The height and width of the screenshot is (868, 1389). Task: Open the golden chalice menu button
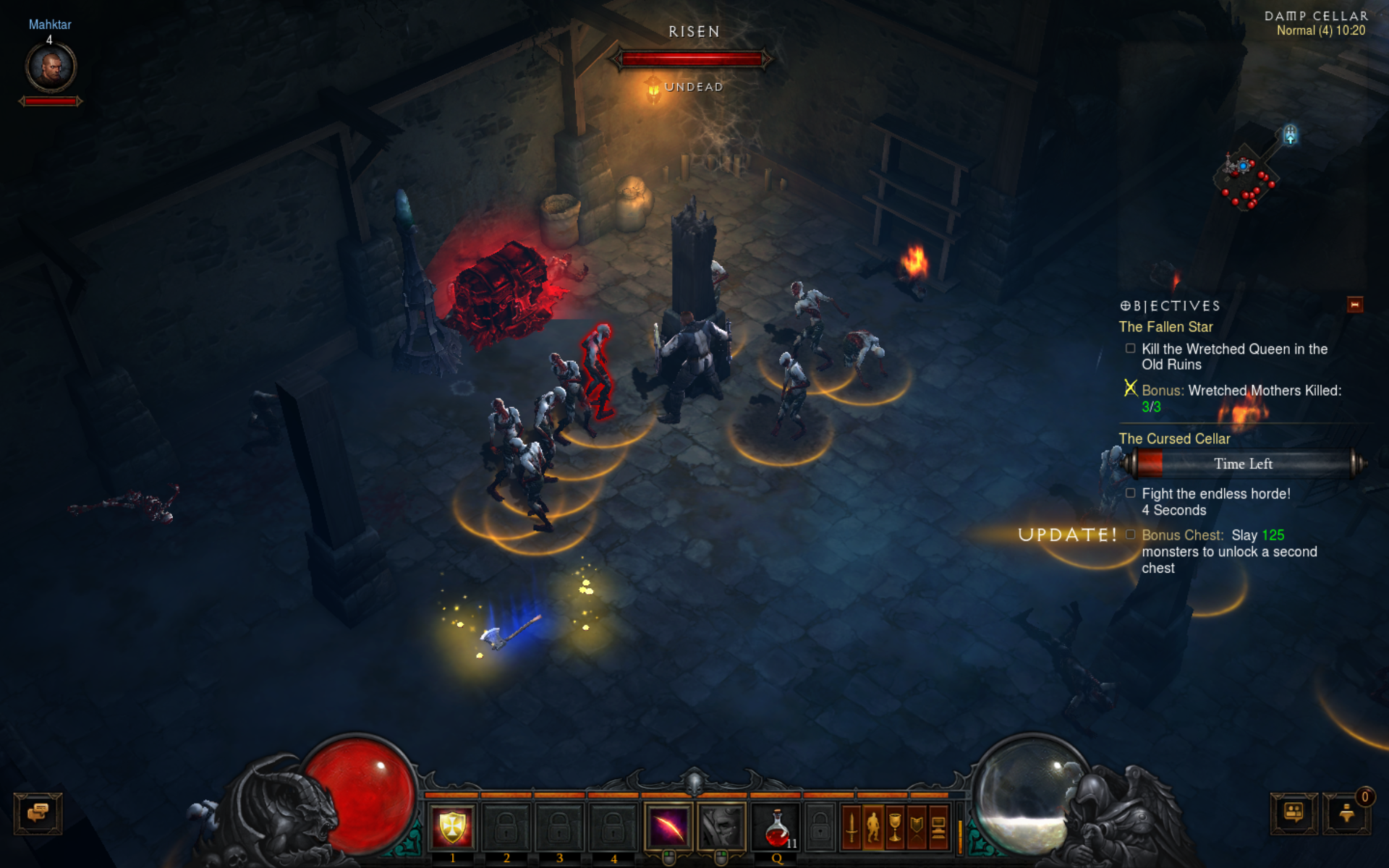click(895, 827)
